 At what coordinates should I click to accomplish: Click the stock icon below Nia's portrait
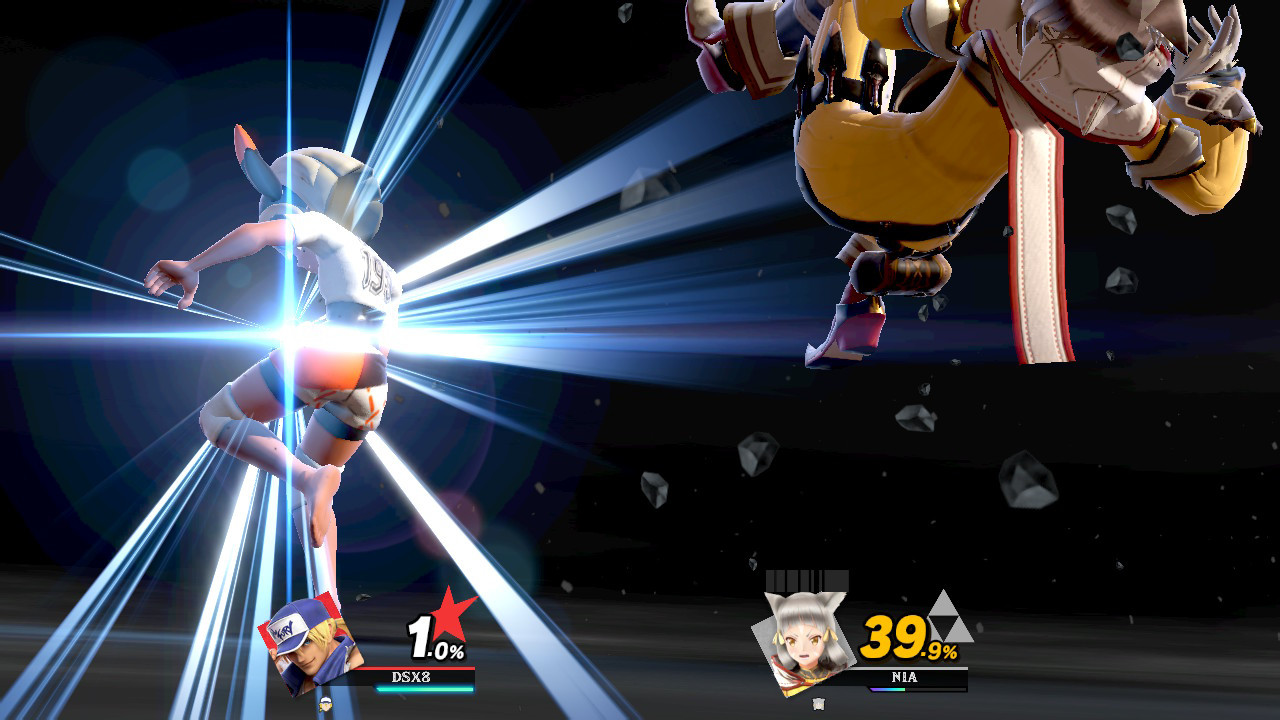pyautogui.click(x=818, y=702)
